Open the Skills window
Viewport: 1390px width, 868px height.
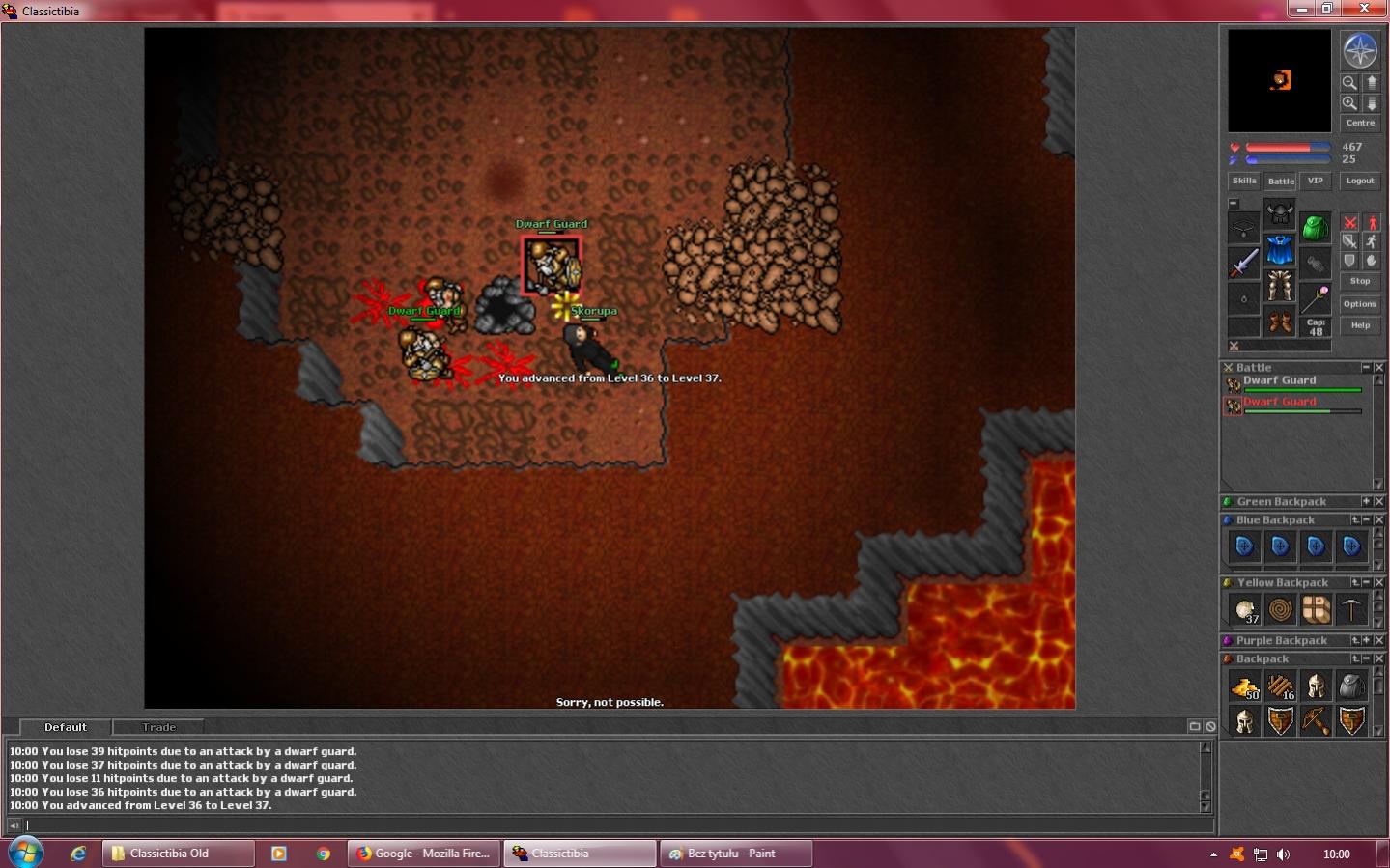[x=1244, y=181]
